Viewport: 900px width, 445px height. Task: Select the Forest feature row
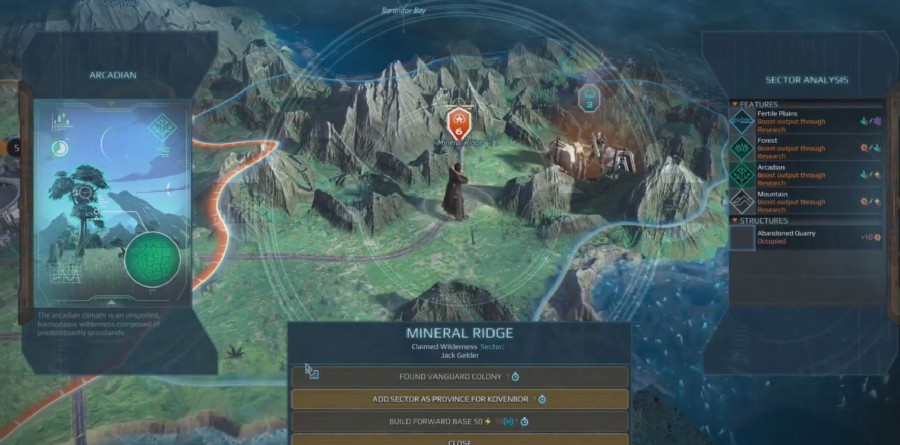click(806, 147)
